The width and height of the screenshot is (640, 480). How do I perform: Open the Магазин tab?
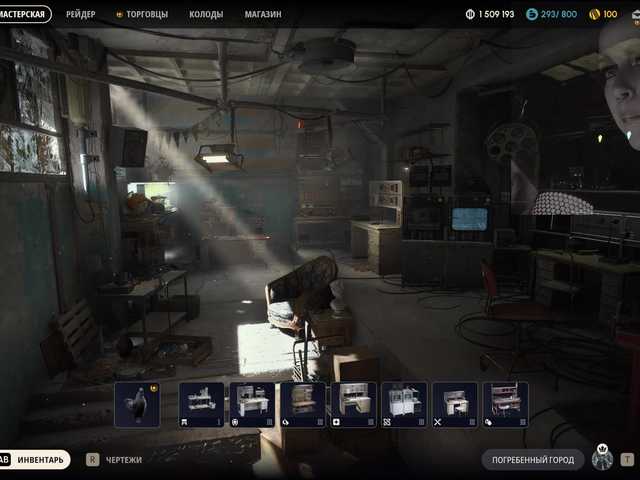(263, 14)
